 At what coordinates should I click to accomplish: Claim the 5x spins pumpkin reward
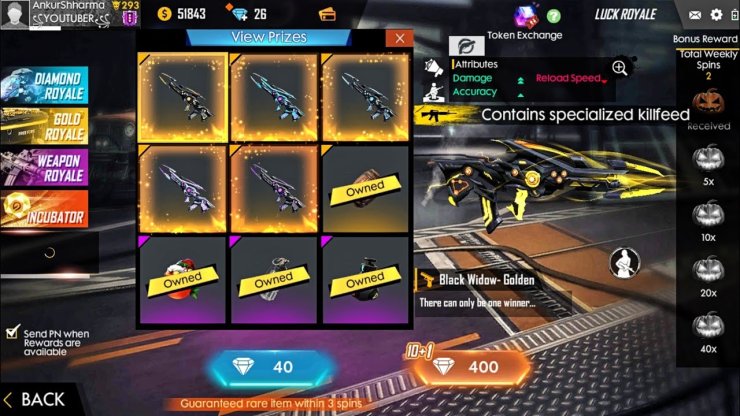click(708, 156)
